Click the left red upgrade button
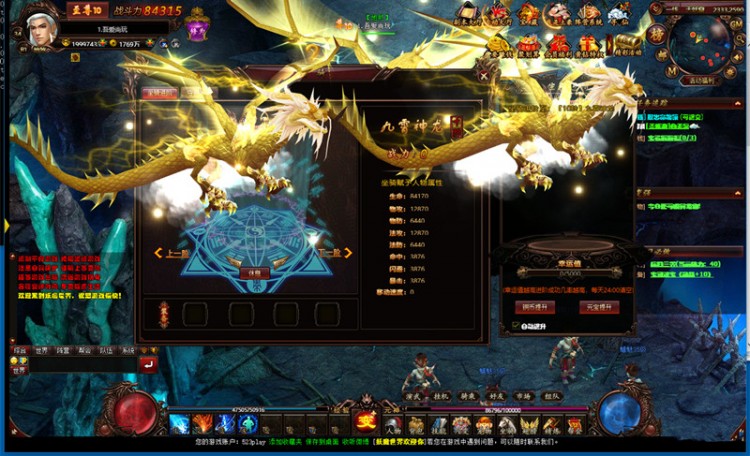750x456 pixels. (535, 307)
